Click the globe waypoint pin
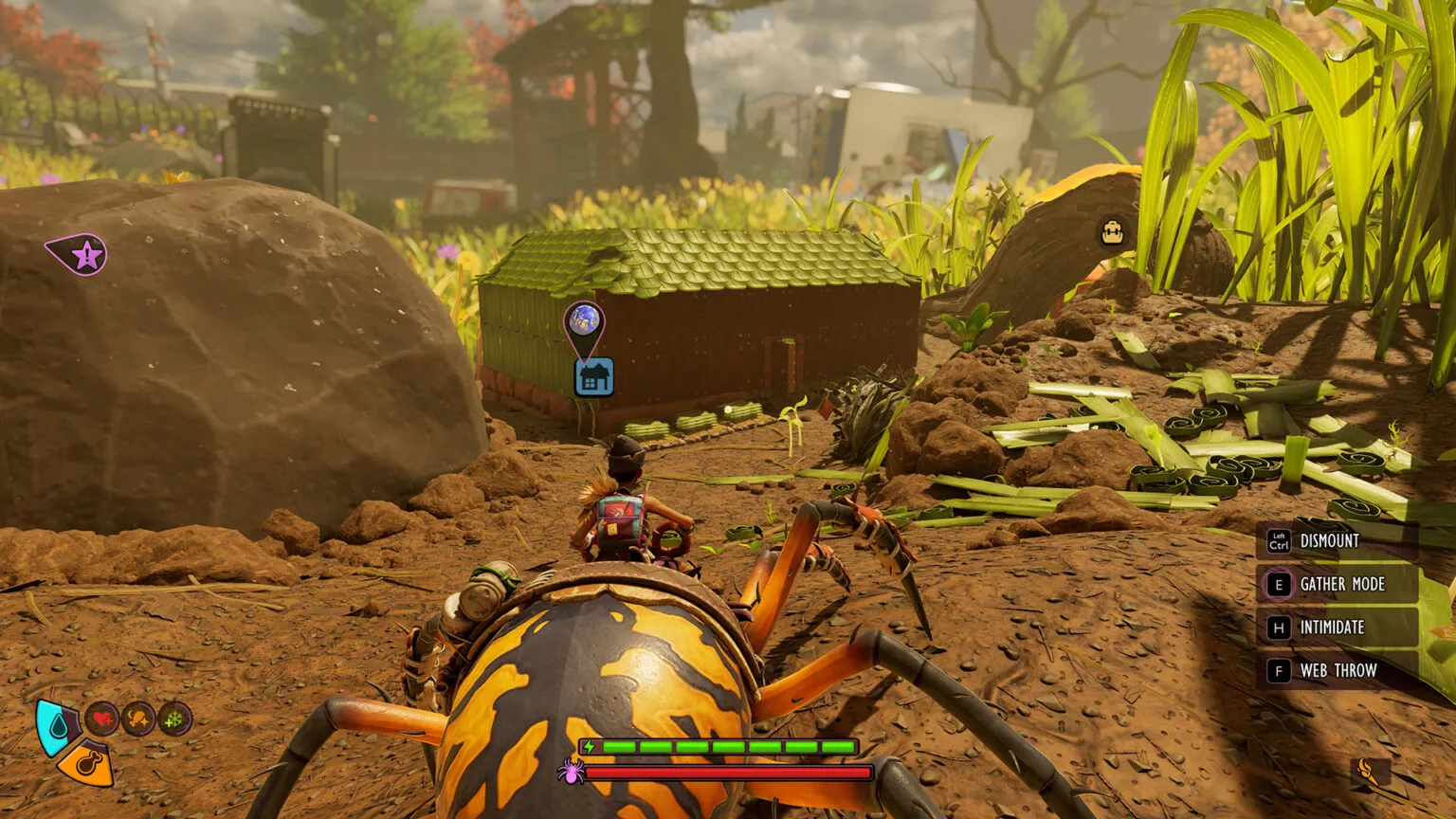1456x819 pixels. tap(583, 319)
